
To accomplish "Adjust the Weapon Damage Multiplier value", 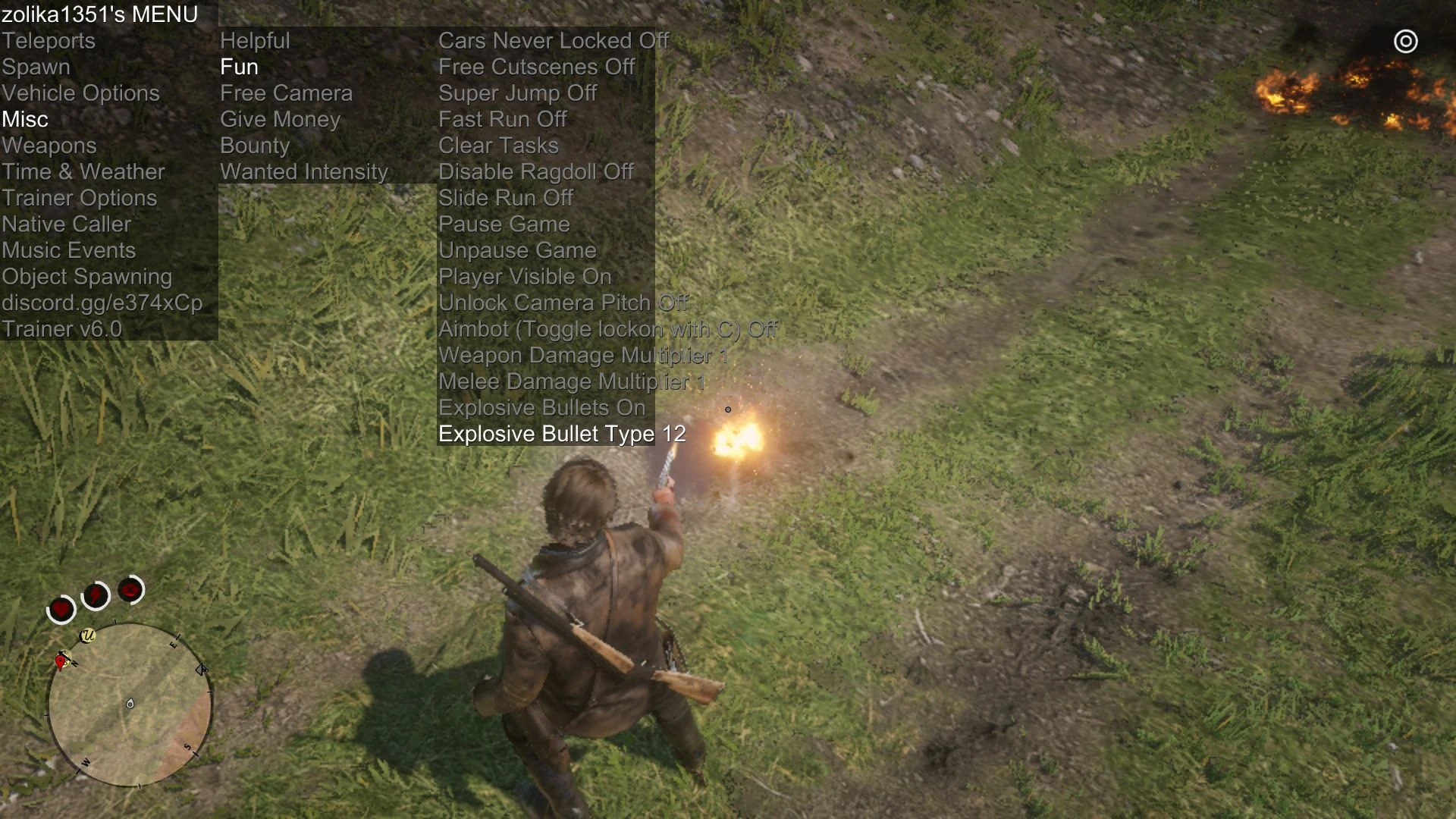I will [582, 355].
